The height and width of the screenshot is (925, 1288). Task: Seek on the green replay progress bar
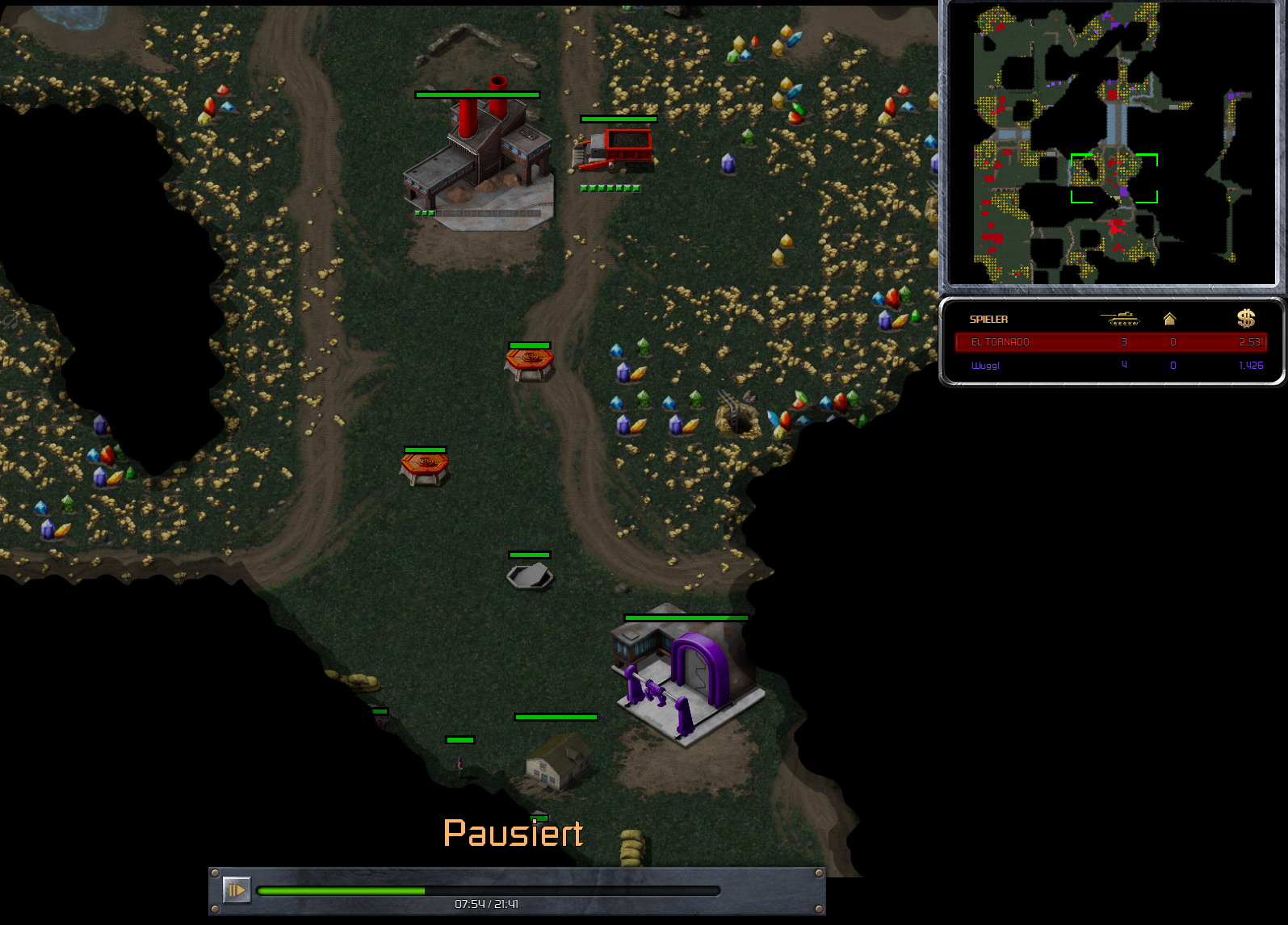[488, 891]
